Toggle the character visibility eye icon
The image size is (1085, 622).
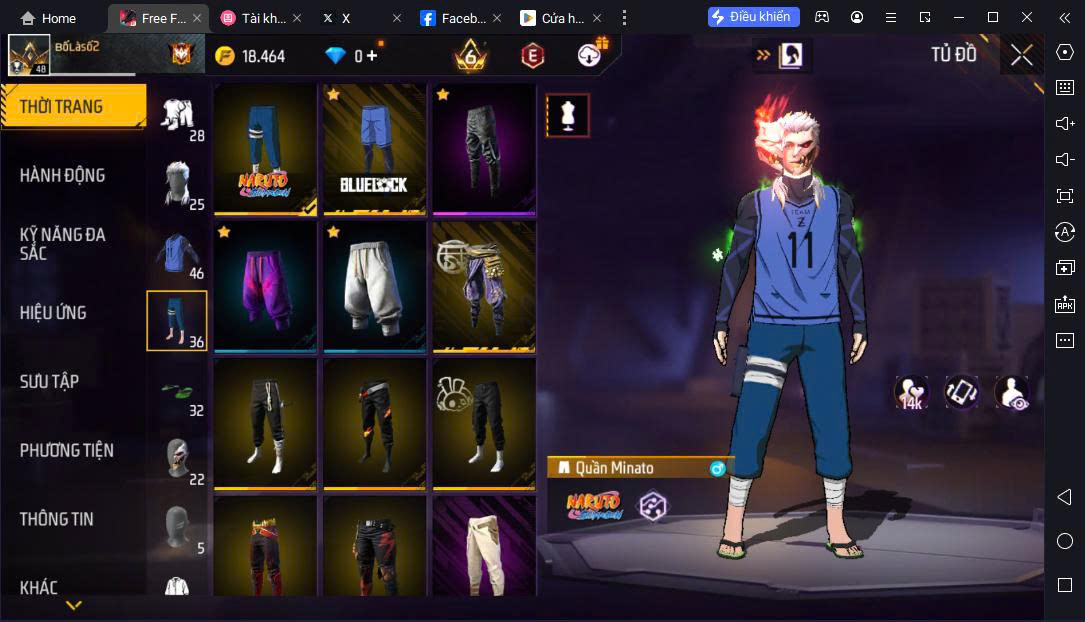[x=1011, y=393]
